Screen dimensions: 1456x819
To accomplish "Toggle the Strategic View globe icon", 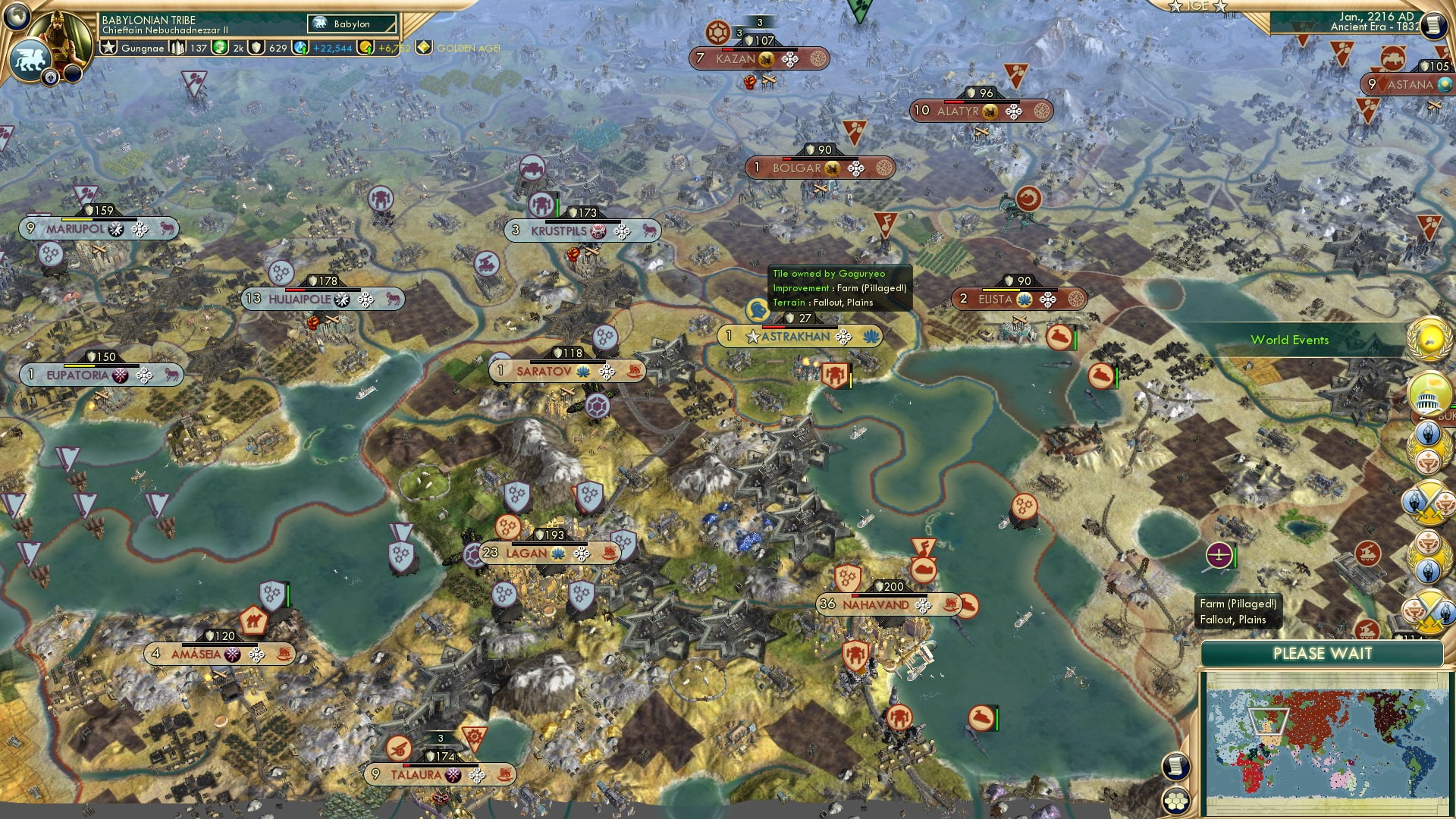I will click(15, 16).
